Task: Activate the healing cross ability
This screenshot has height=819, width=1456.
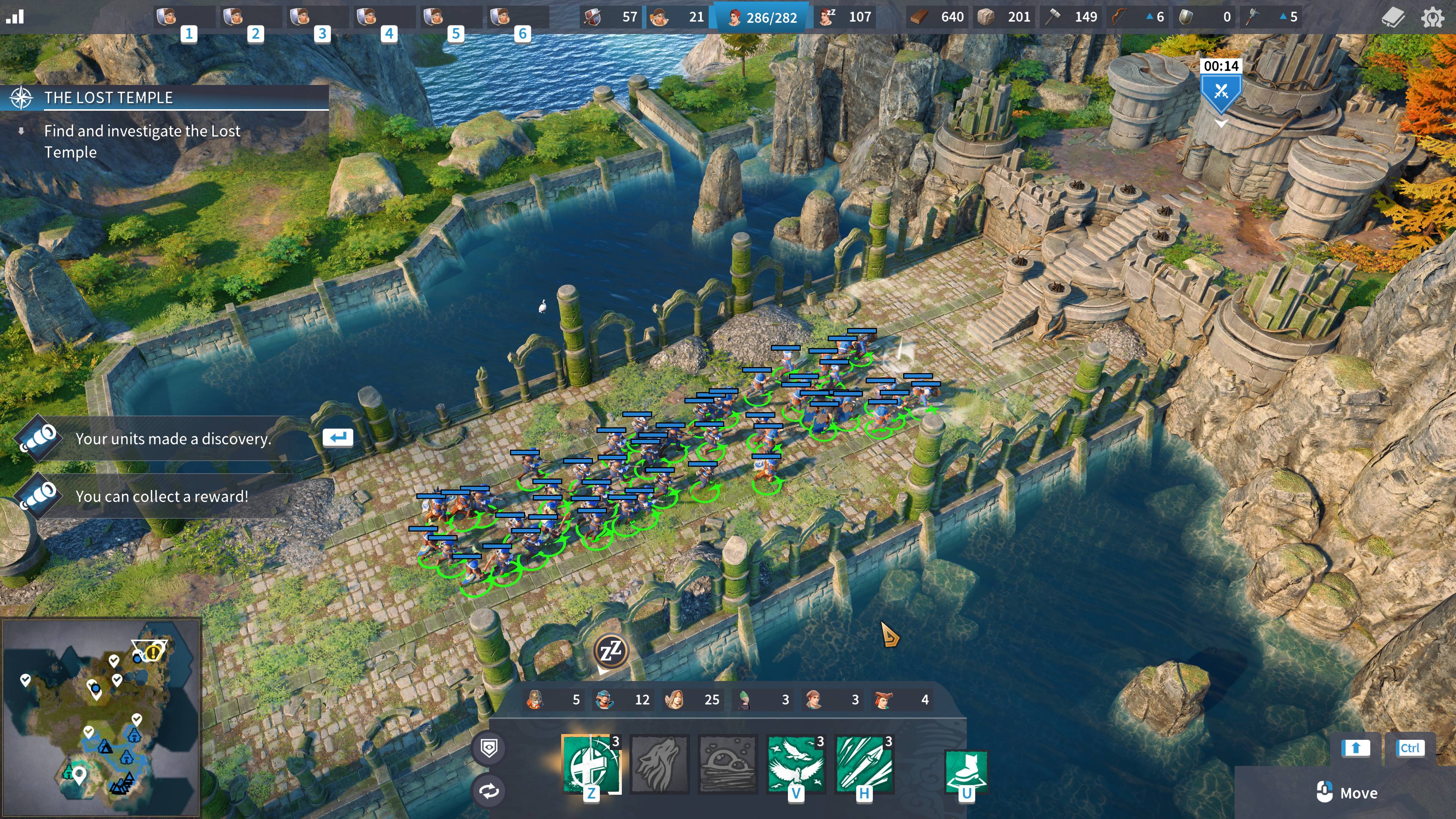Action: (590, 764)
